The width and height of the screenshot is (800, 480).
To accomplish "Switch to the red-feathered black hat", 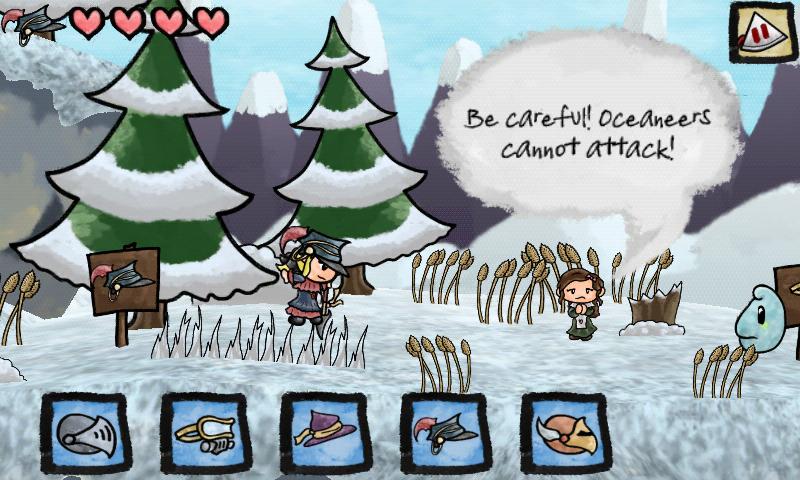I will [x=445, y=433].
